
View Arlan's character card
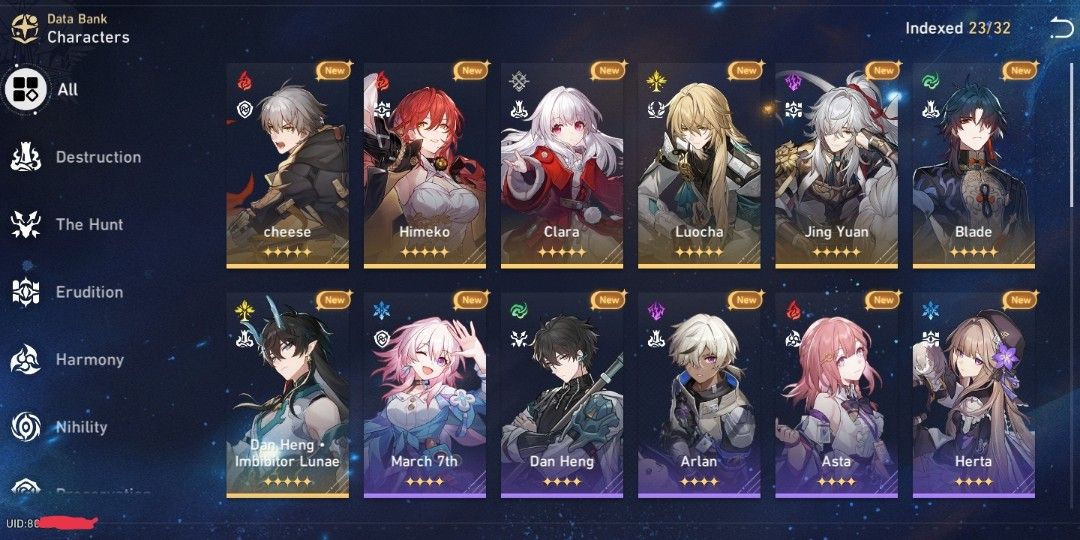pyautogui.click(x=699, y=395)
